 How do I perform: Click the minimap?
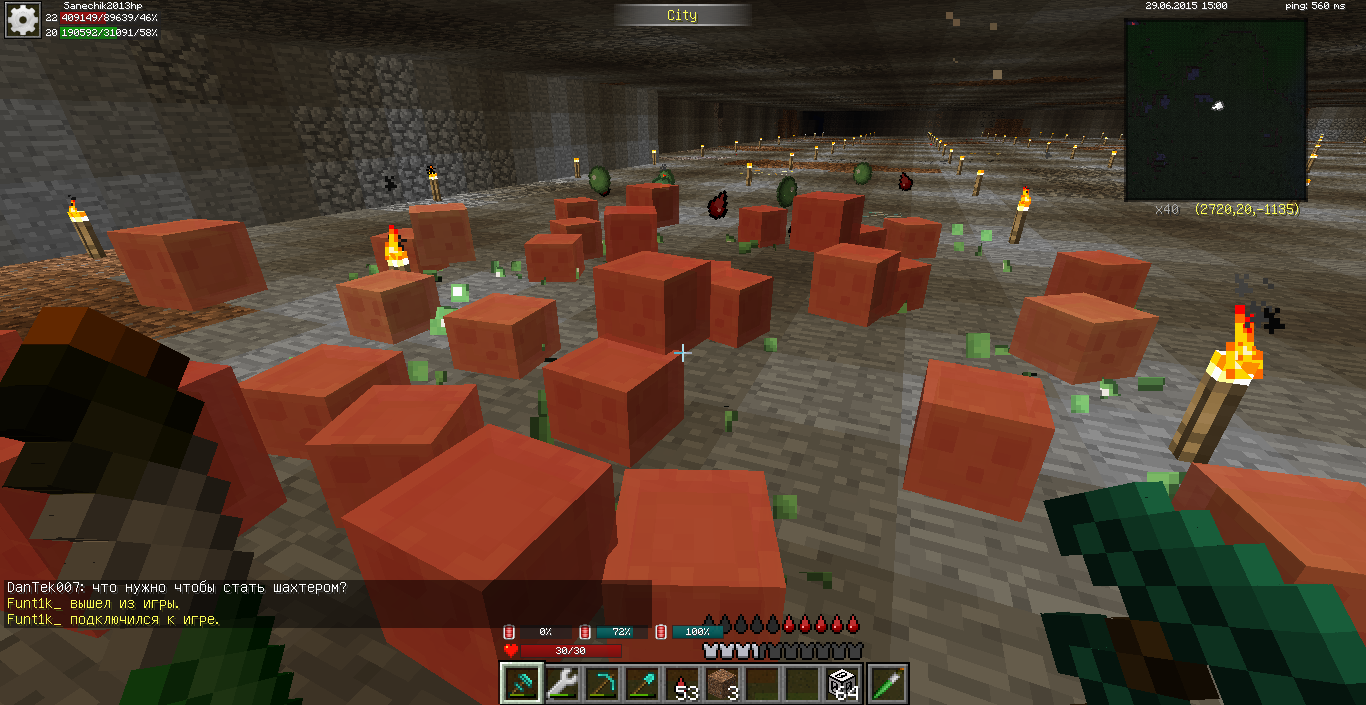pos(1215,109)
